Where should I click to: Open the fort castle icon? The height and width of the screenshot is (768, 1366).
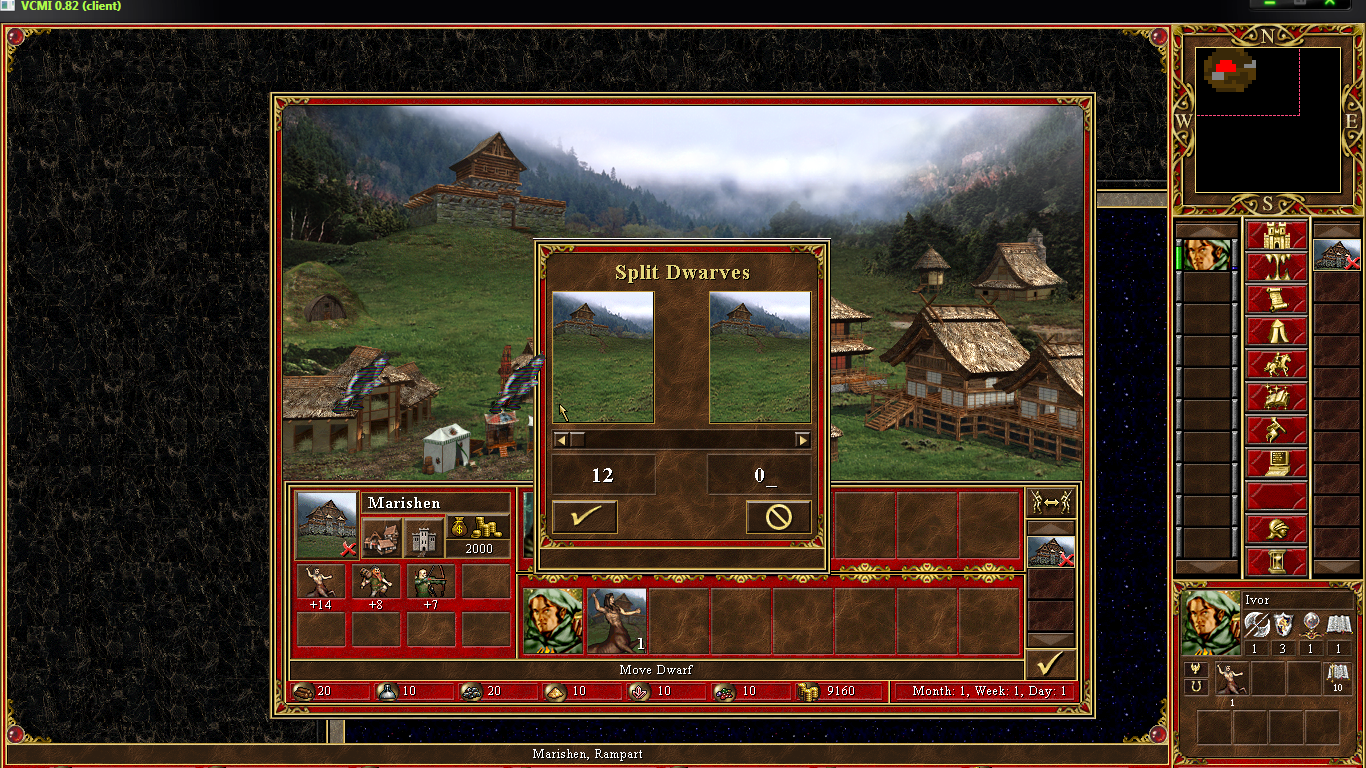[x=422, y=539]
